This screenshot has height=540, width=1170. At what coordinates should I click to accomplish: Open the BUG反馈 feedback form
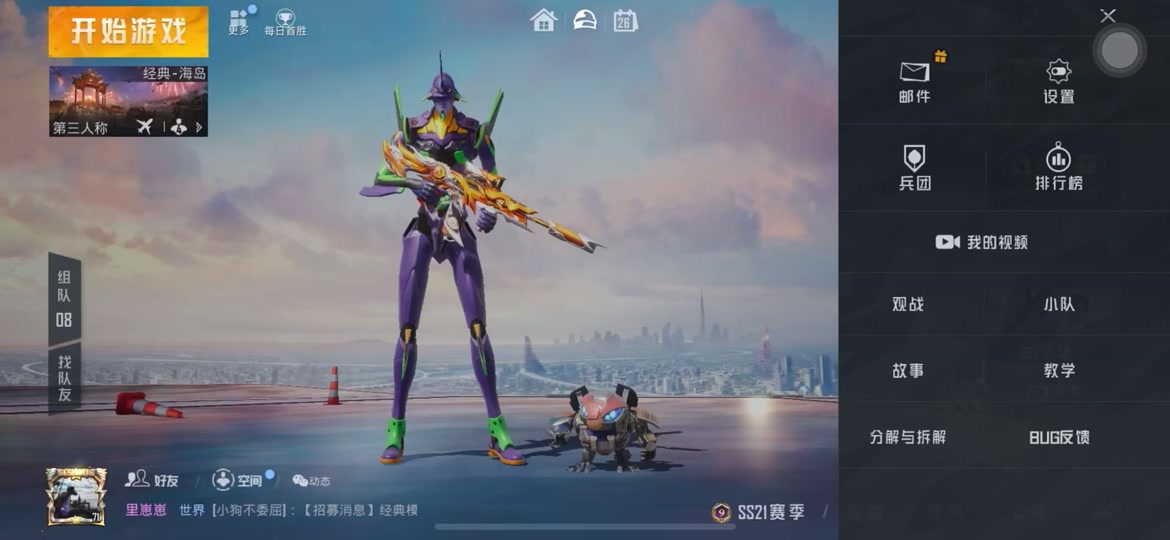pyautogui.click(x=1059, y=437)
